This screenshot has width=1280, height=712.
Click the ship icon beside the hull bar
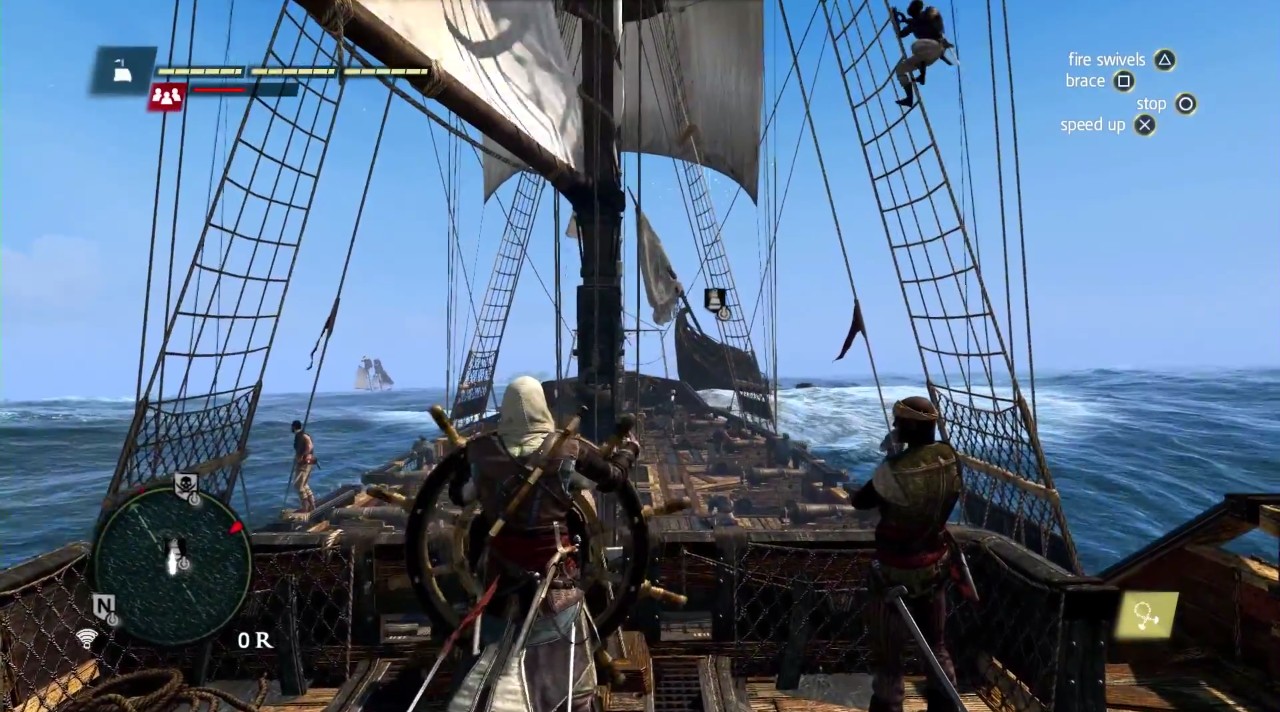[x=123, y=70]
